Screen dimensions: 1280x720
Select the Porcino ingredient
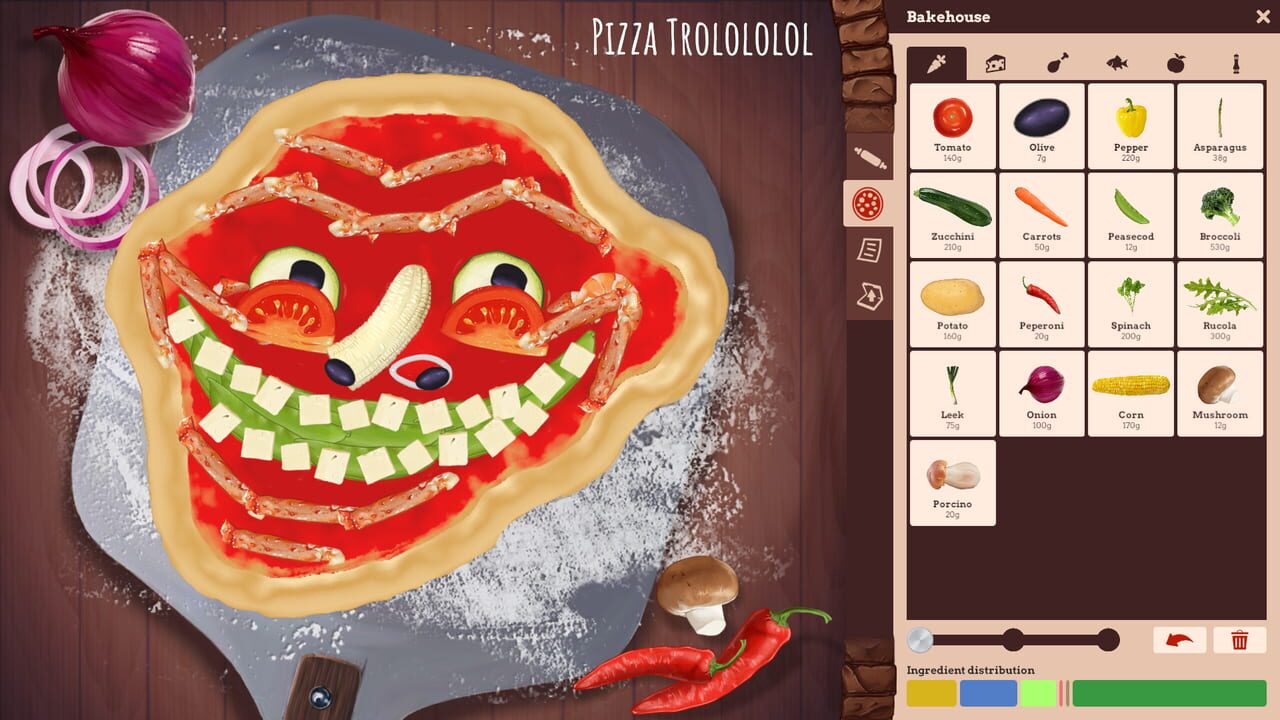click(x=951, y=483)
